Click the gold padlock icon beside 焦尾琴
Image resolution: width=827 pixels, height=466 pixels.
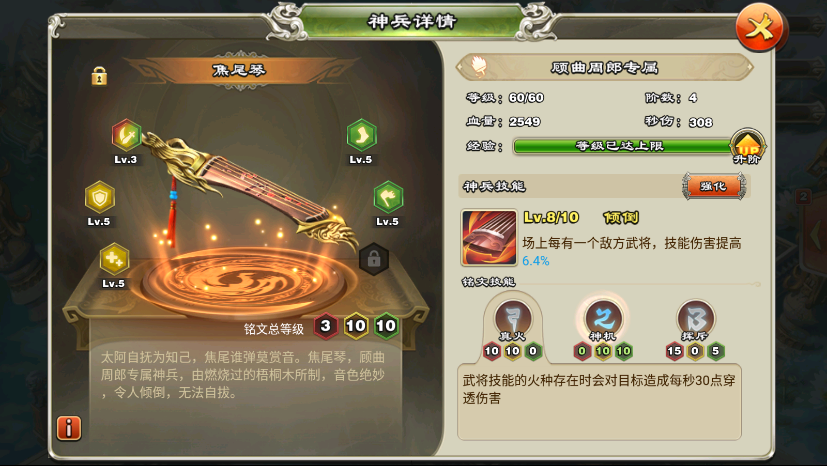point(99,75)
